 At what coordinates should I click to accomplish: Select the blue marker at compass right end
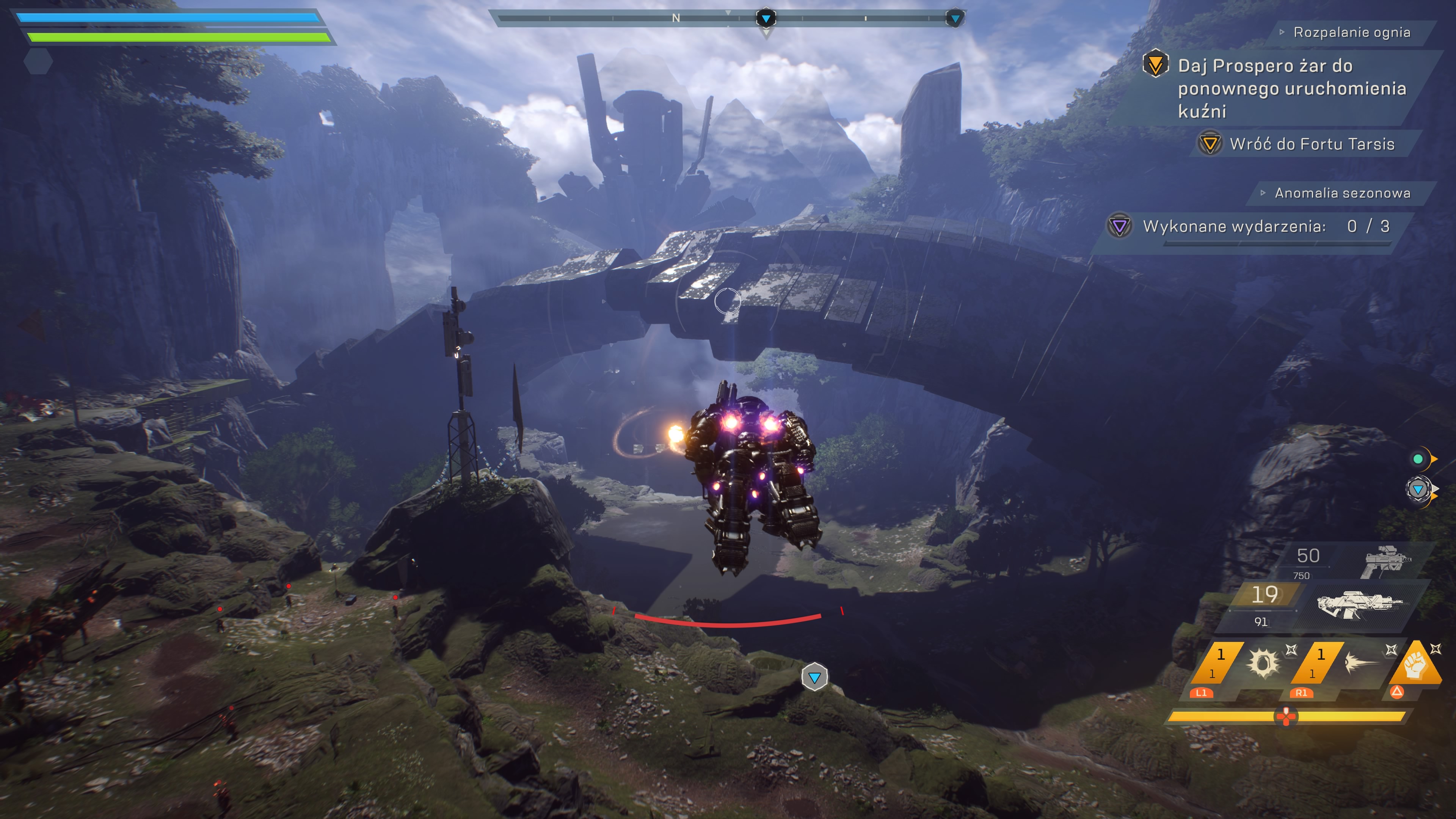955,19
